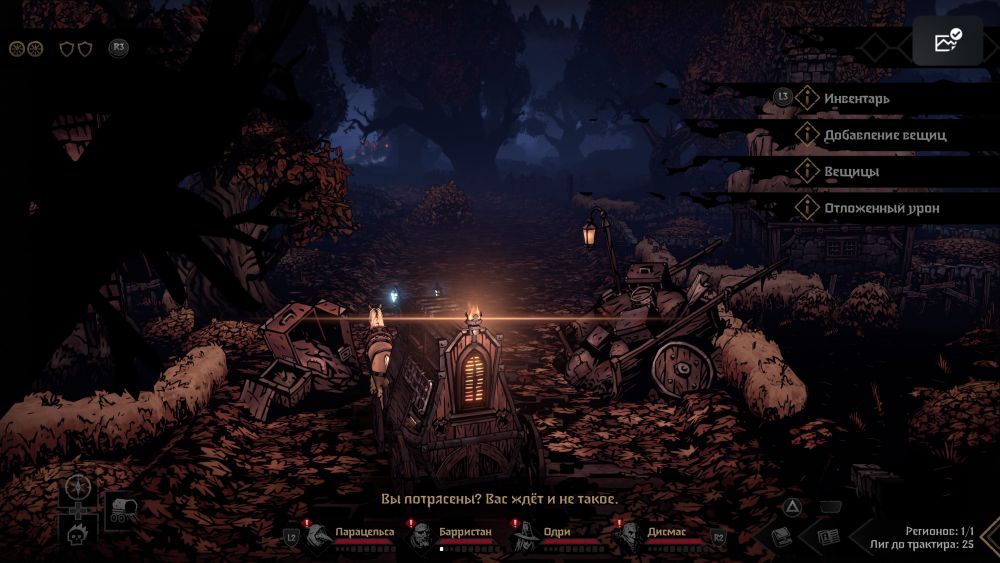
Task: Click the stagecoach icon button
Action: click(124, 509)
